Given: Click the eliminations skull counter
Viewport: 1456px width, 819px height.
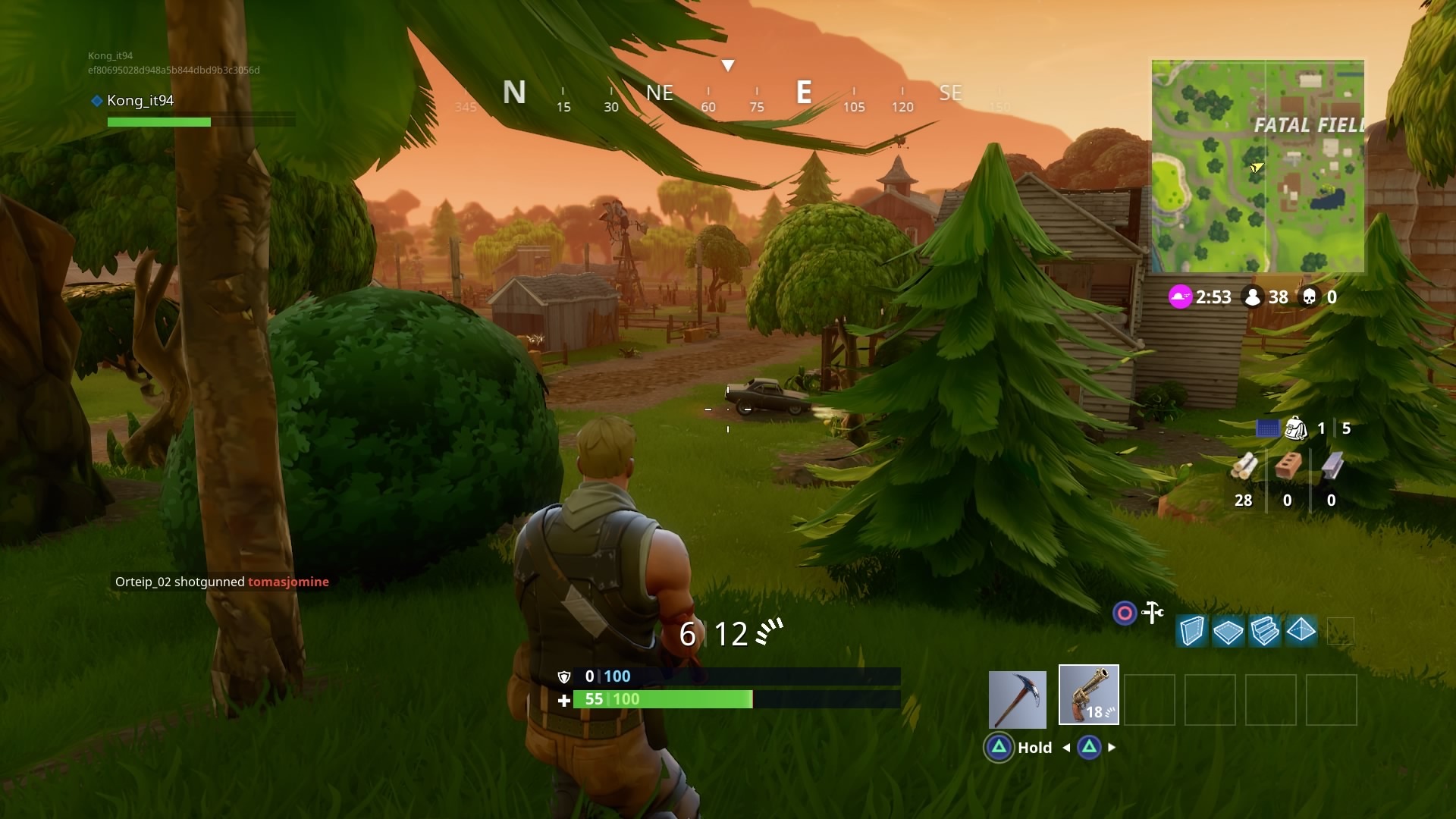Looking at the screenshot, I should click(1318, 297).
